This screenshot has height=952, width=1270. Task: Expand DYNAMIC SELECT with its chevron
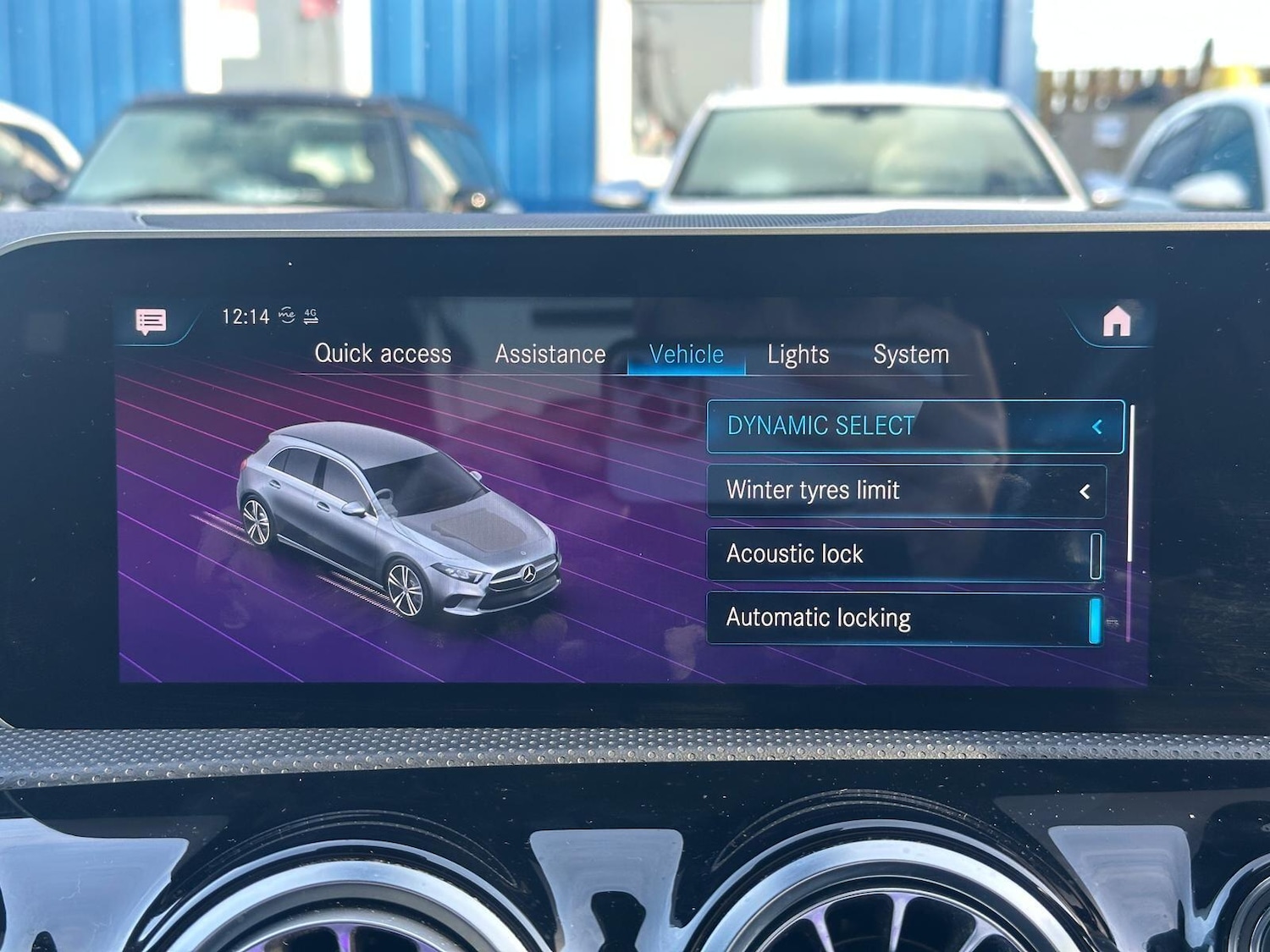(1096, 426)
